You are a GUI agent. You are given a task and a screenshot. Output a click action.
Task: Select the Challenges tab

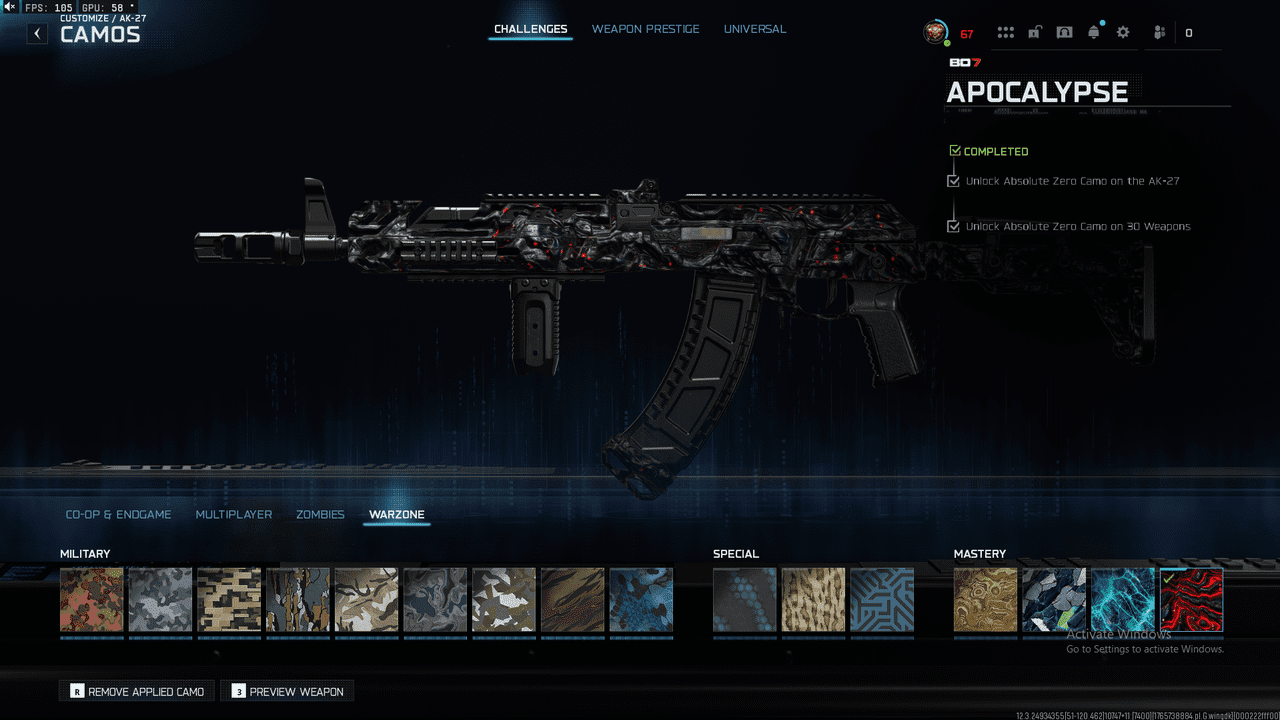pyautogui.click(x=531, y=29)
